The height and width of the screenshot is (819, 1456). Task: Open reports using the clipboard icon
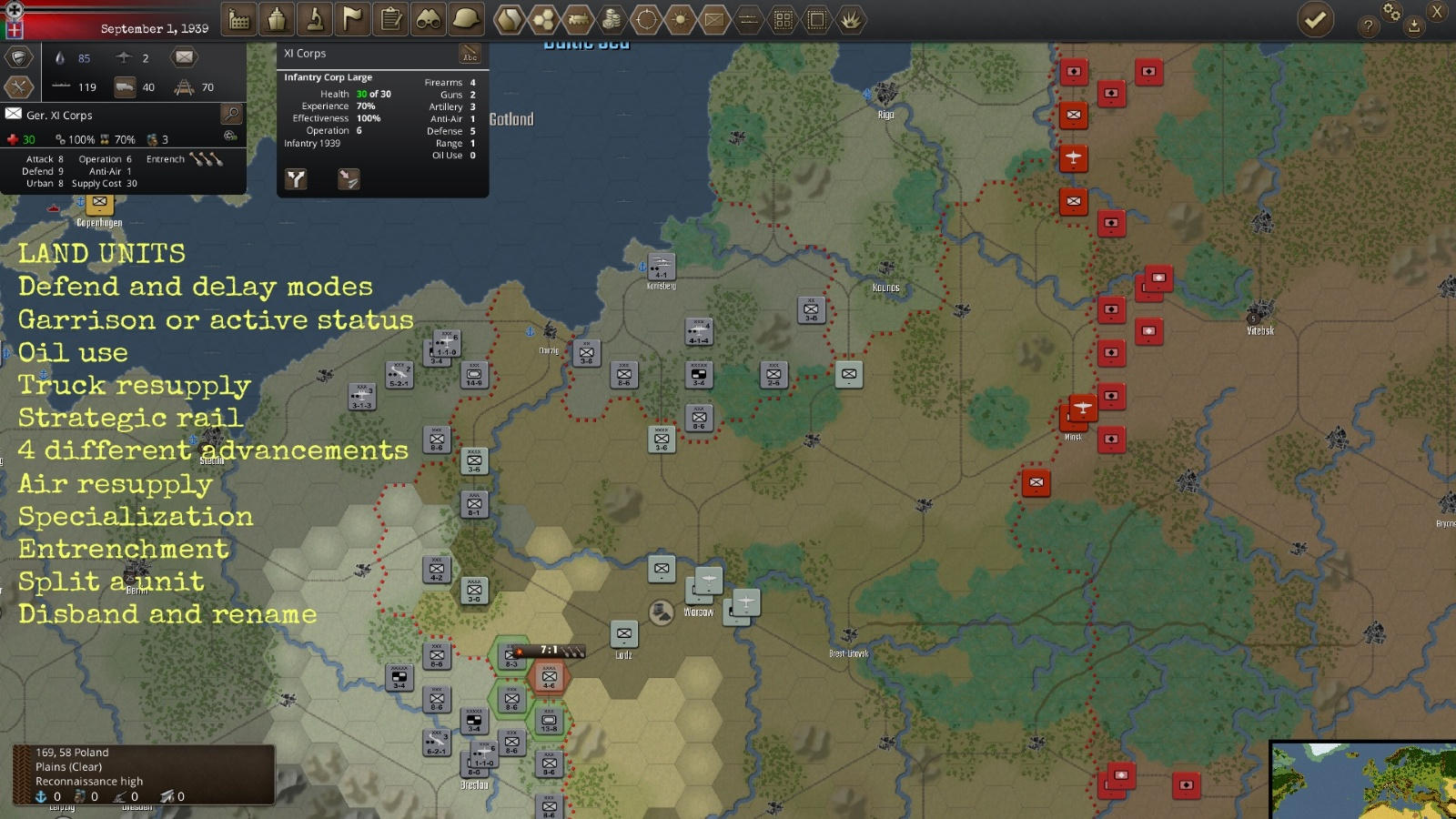(x=391, y=20)
